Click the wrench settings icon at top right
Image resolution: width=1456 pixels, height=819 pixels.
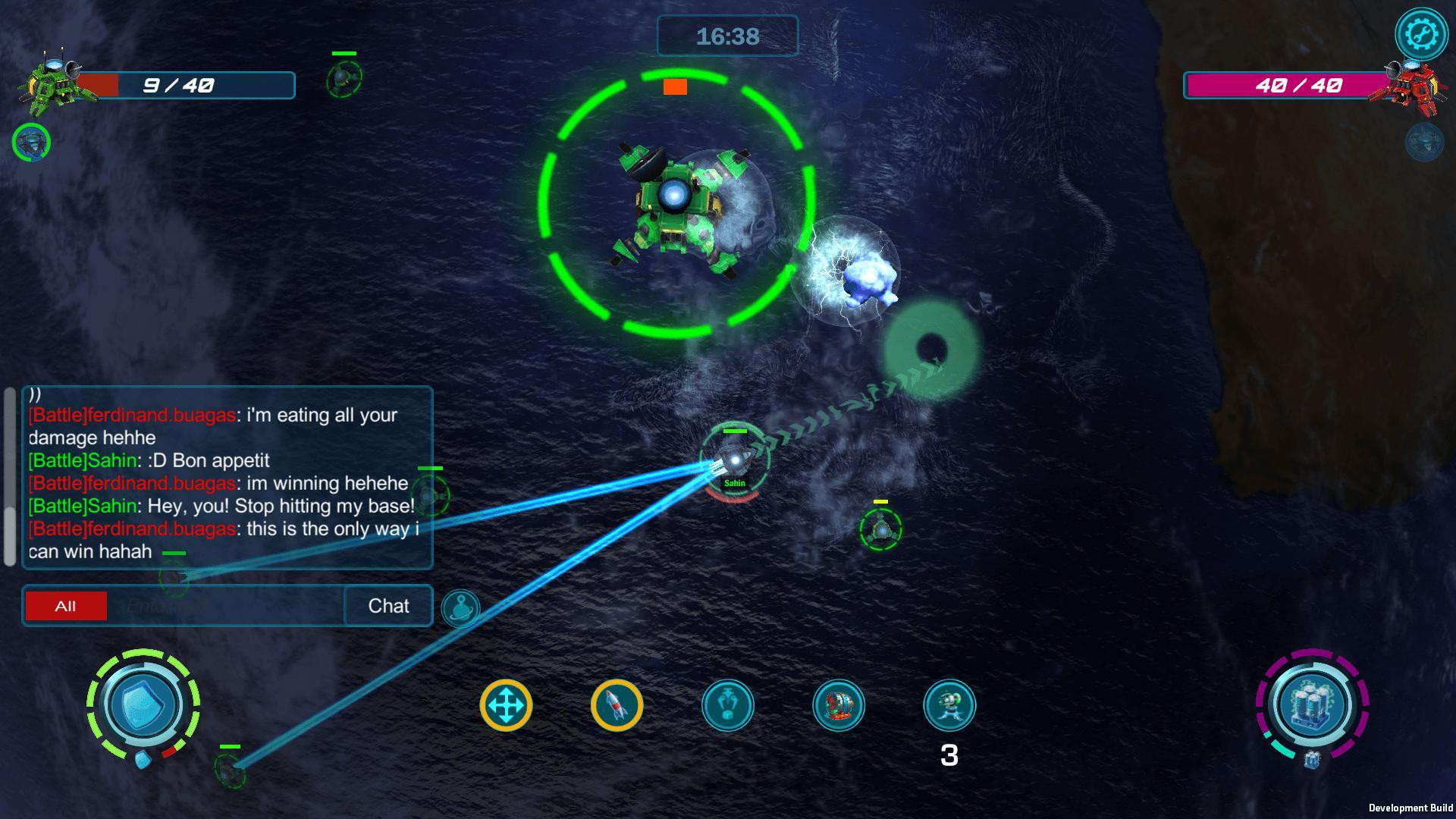point(1422,33)
